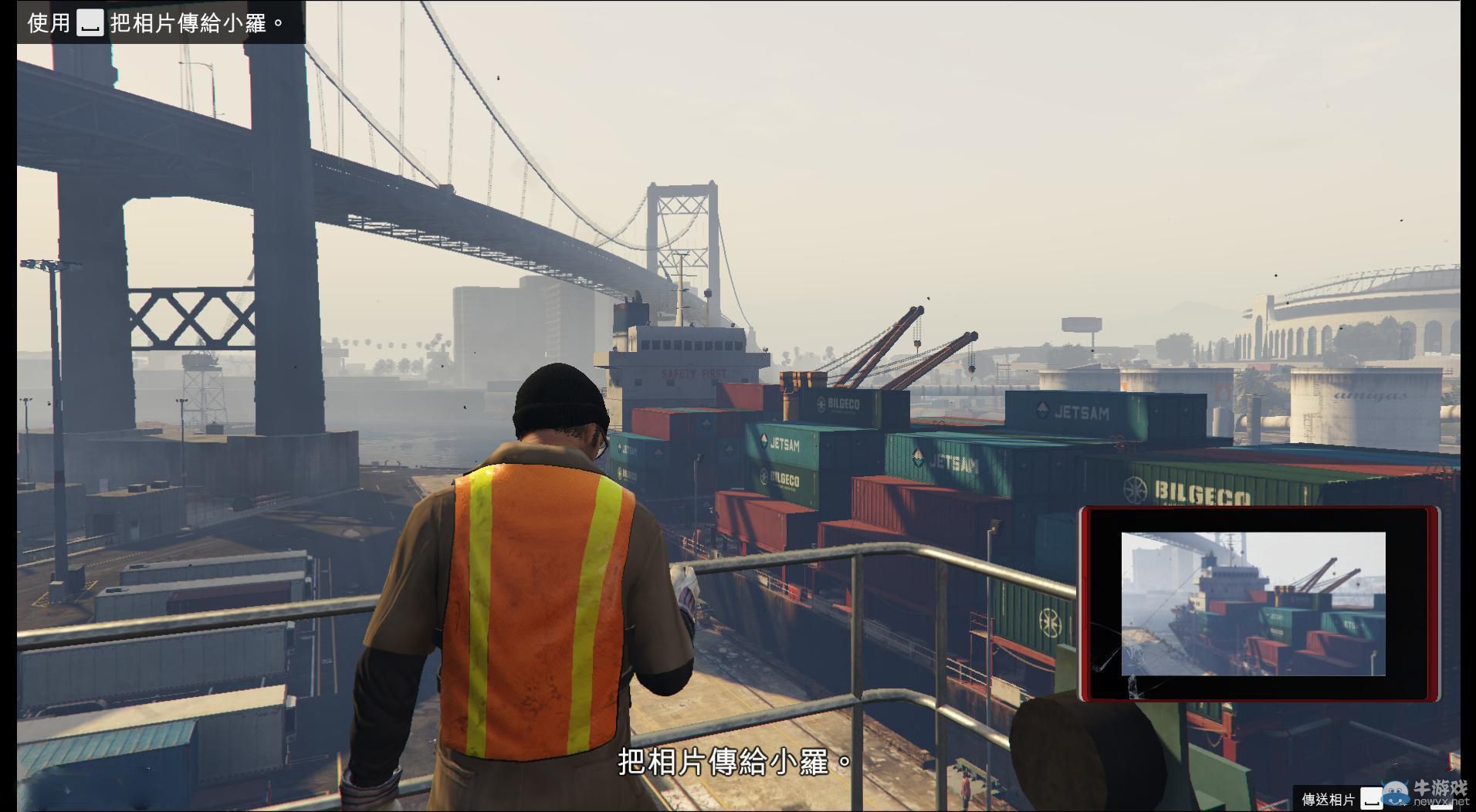
Task: Toggle the top-left mission instruction banner
Action: point(154,22)
